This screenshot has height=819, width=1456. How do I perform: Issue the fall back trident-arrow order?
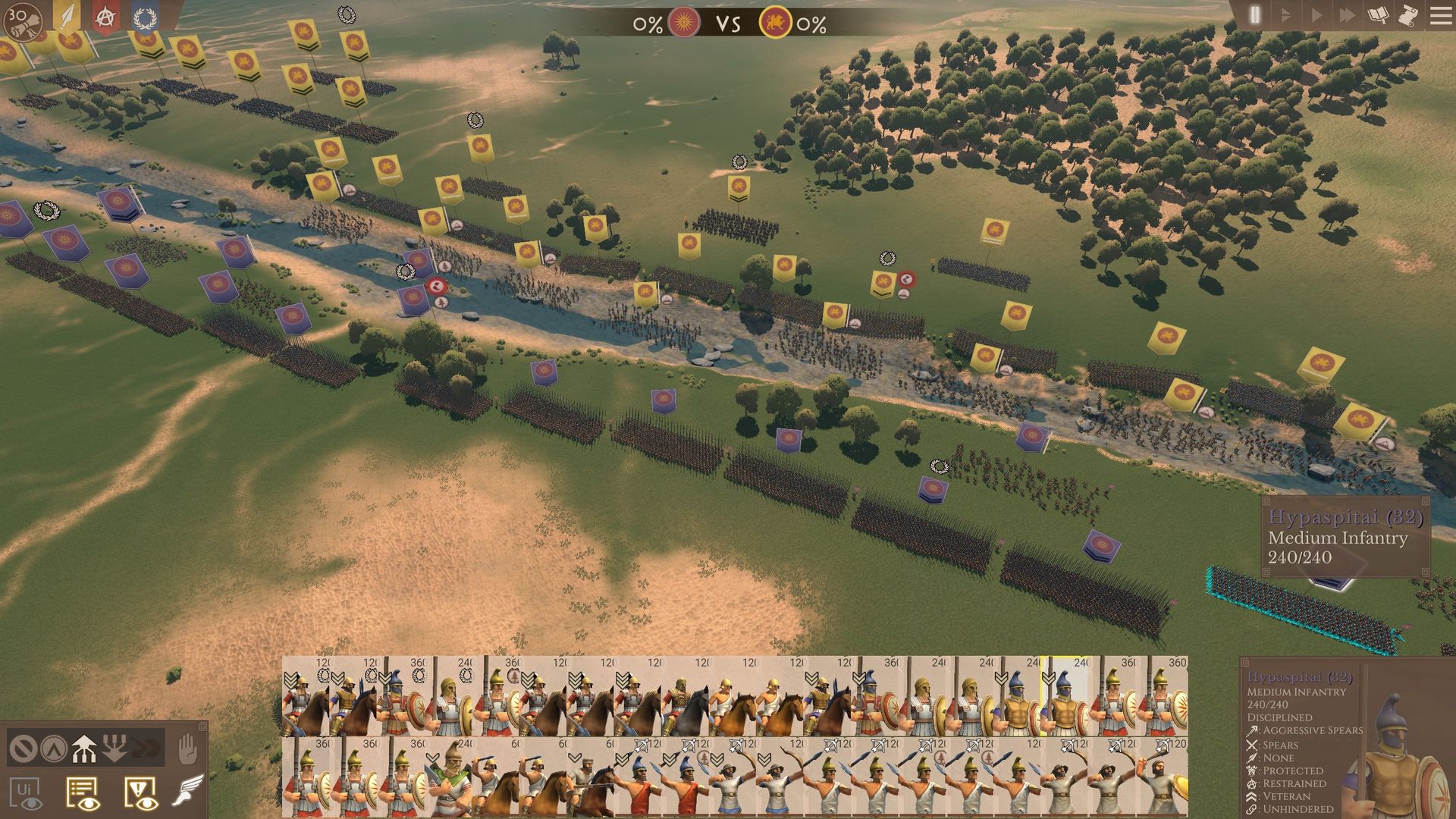pyautogui.click(x=115, y=748)
